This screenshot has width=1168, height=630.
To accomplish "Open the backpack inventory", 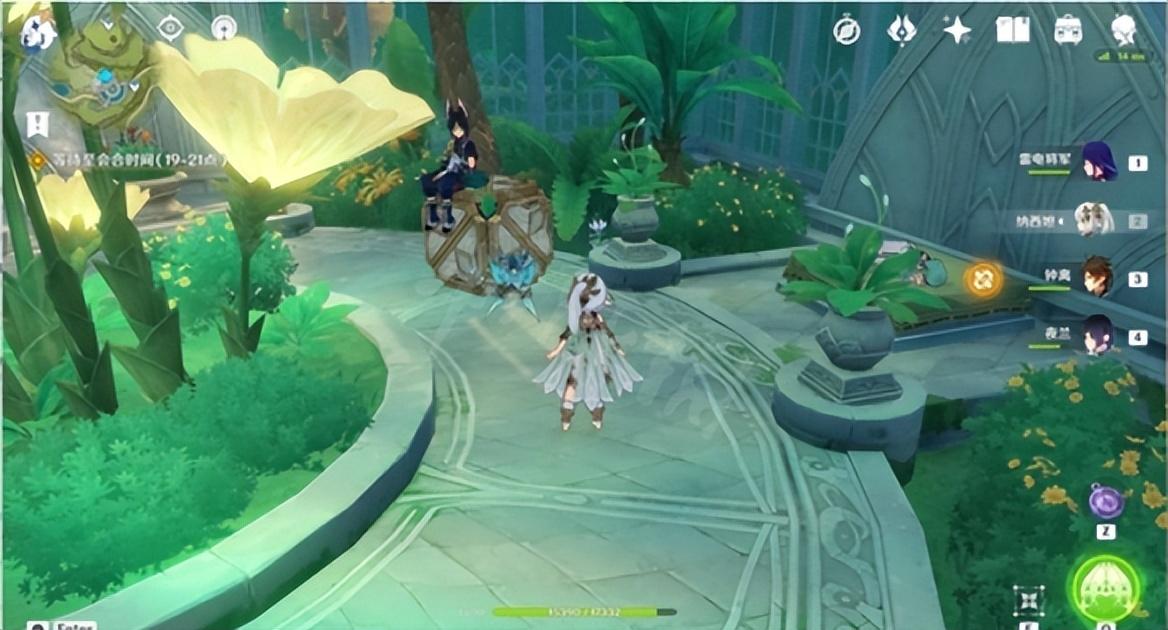I will (x=1068, y=31).
